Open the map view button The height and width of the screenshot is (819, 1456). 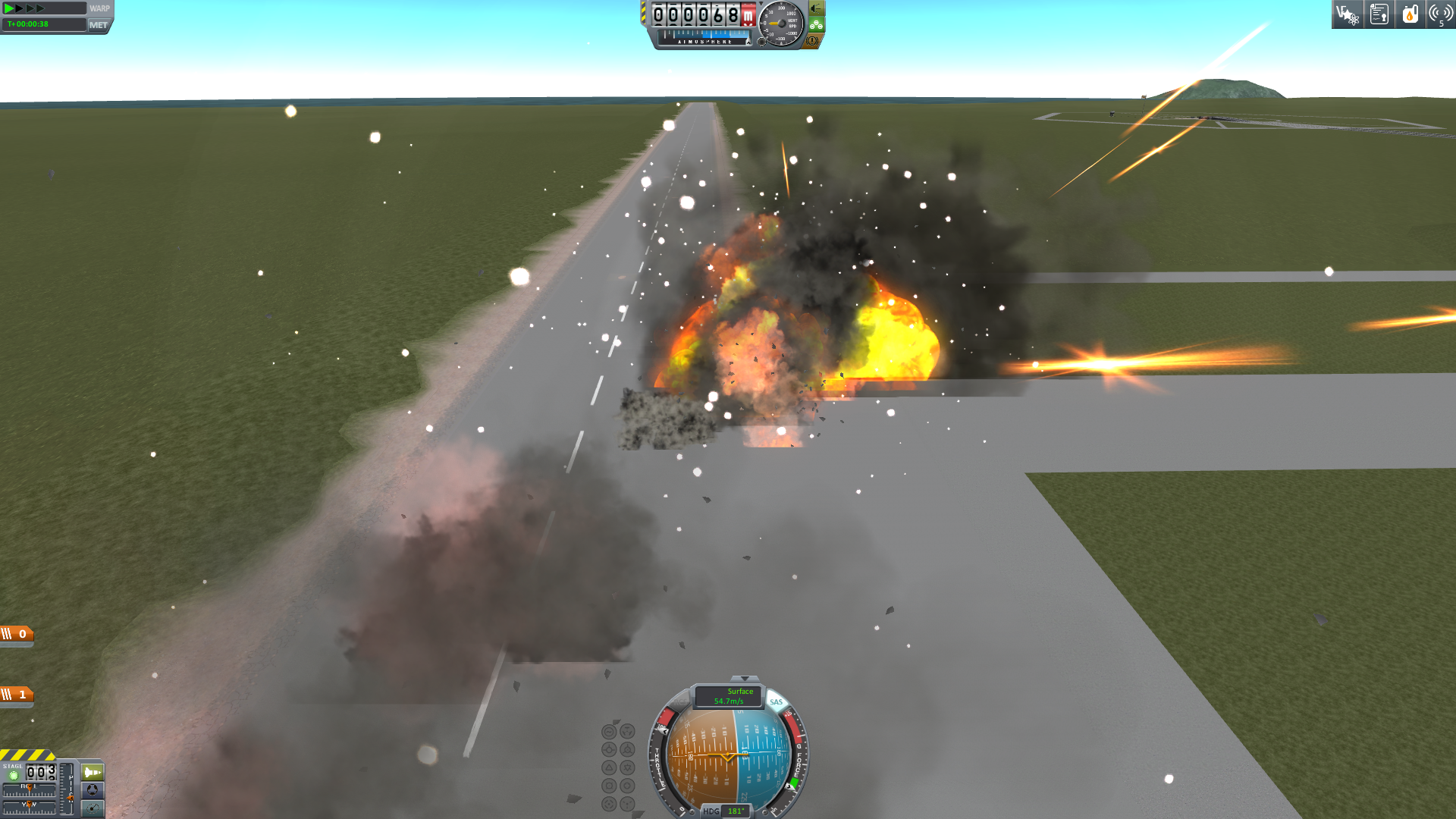(x=93, y=808)
